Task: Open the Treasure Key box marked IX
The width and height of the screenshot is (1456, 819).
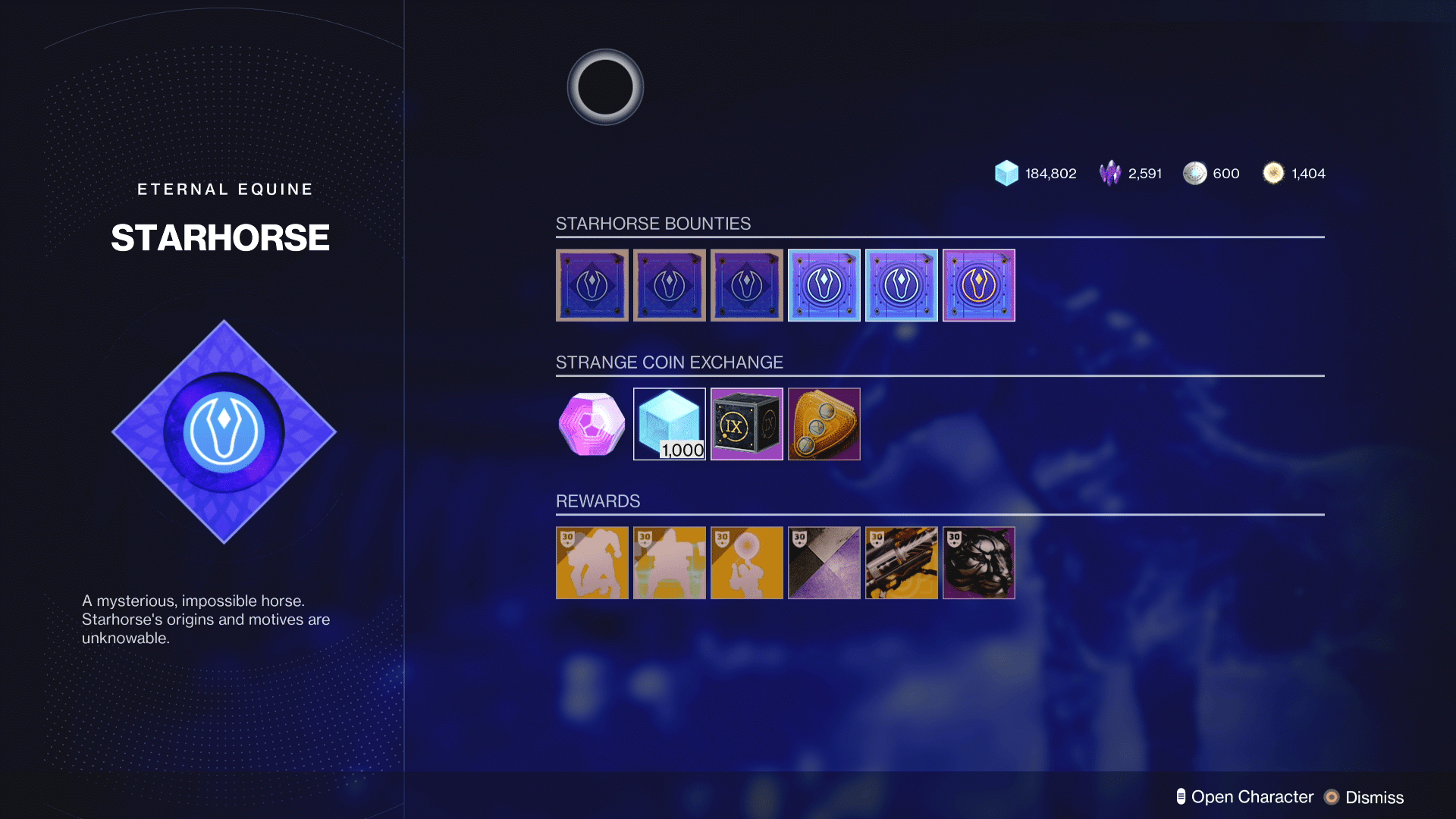Action: [746, 424]
